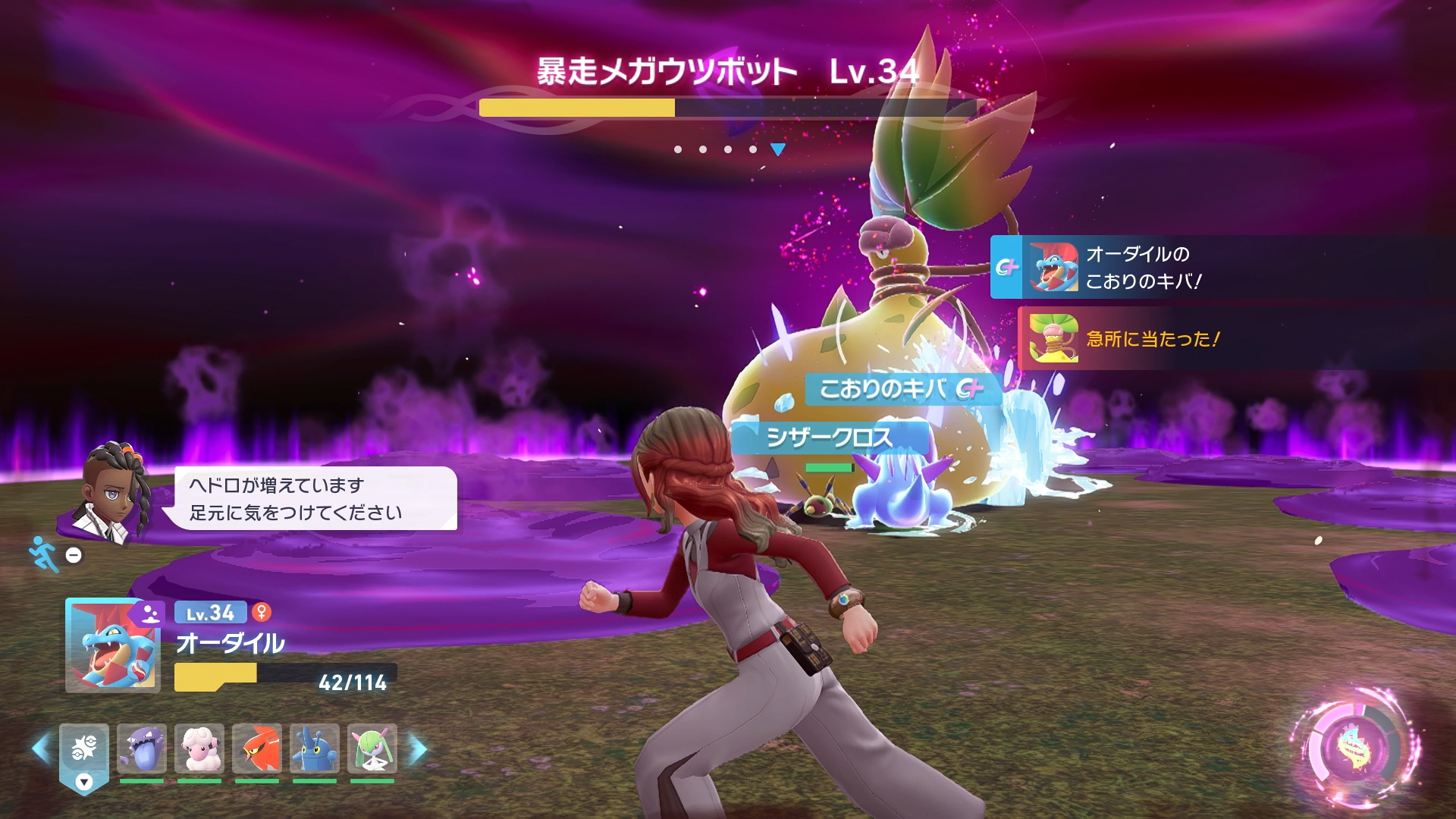Open the Poké Ball swap icon
Viewport: 1456px width, 819px height.
(84, 750)
